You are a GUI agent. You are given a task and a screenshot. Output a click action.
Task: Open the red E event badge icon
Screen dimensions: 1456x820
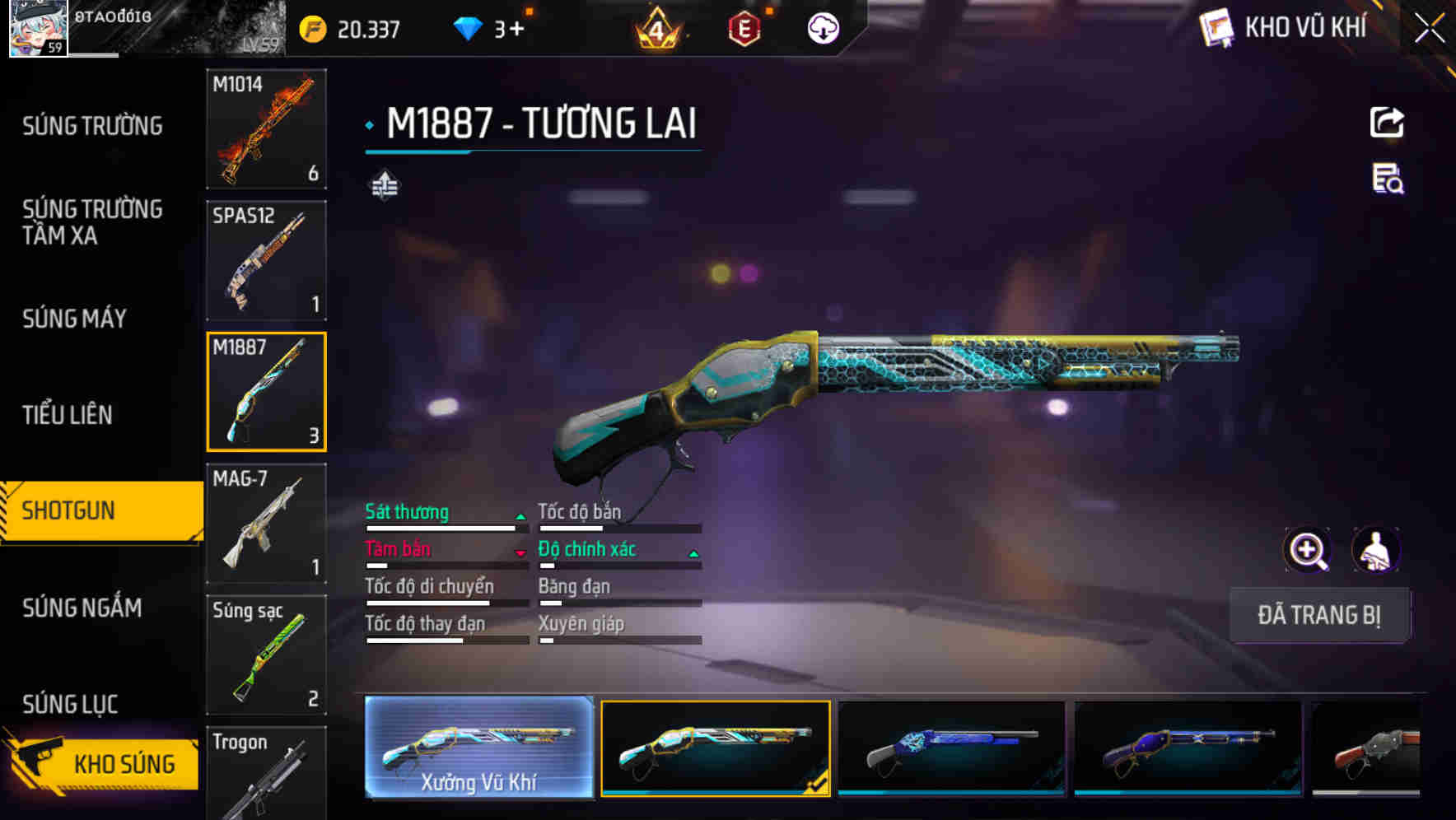(746, 27)
